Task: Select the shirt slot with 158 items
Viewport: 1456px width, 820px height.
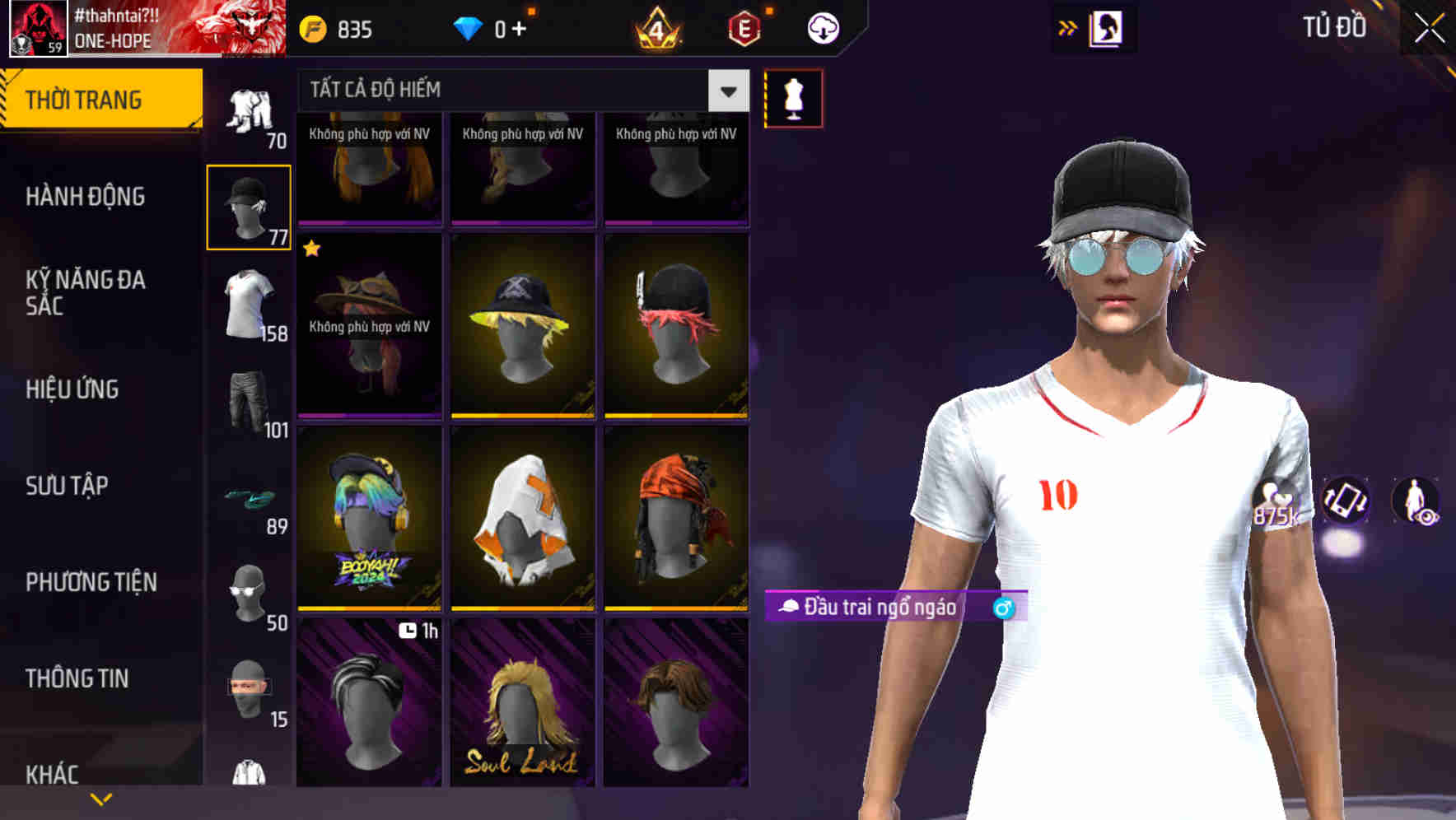Action: click(247, 305)
